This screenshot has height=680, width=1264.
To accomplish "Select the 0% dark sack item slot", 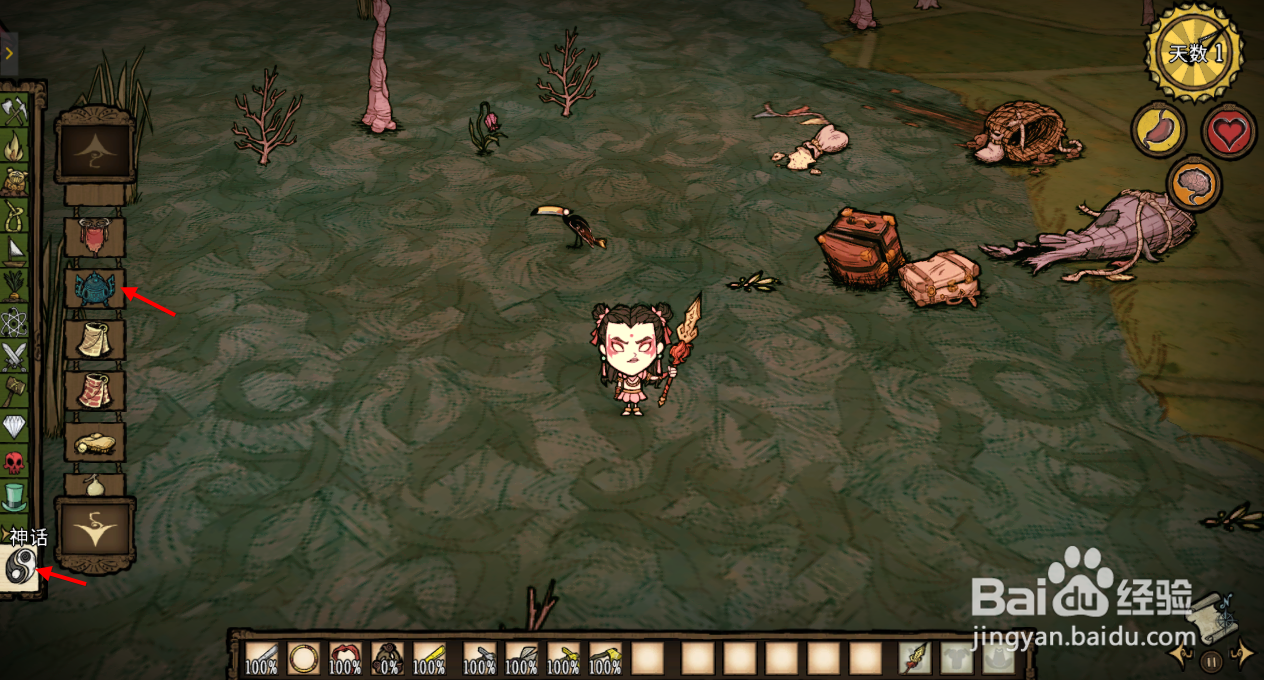I will click(x=387, y=658).
